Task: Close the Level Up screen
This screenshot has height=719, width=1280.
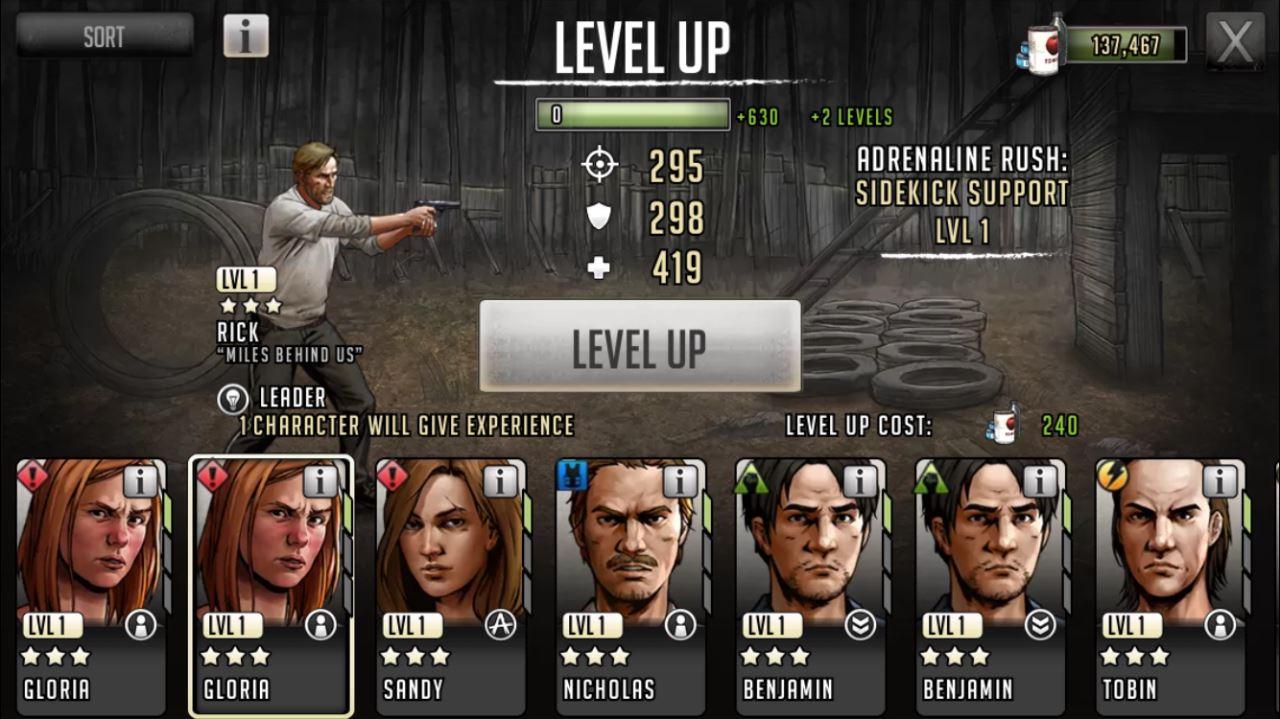Action: tap(1235, 41)
